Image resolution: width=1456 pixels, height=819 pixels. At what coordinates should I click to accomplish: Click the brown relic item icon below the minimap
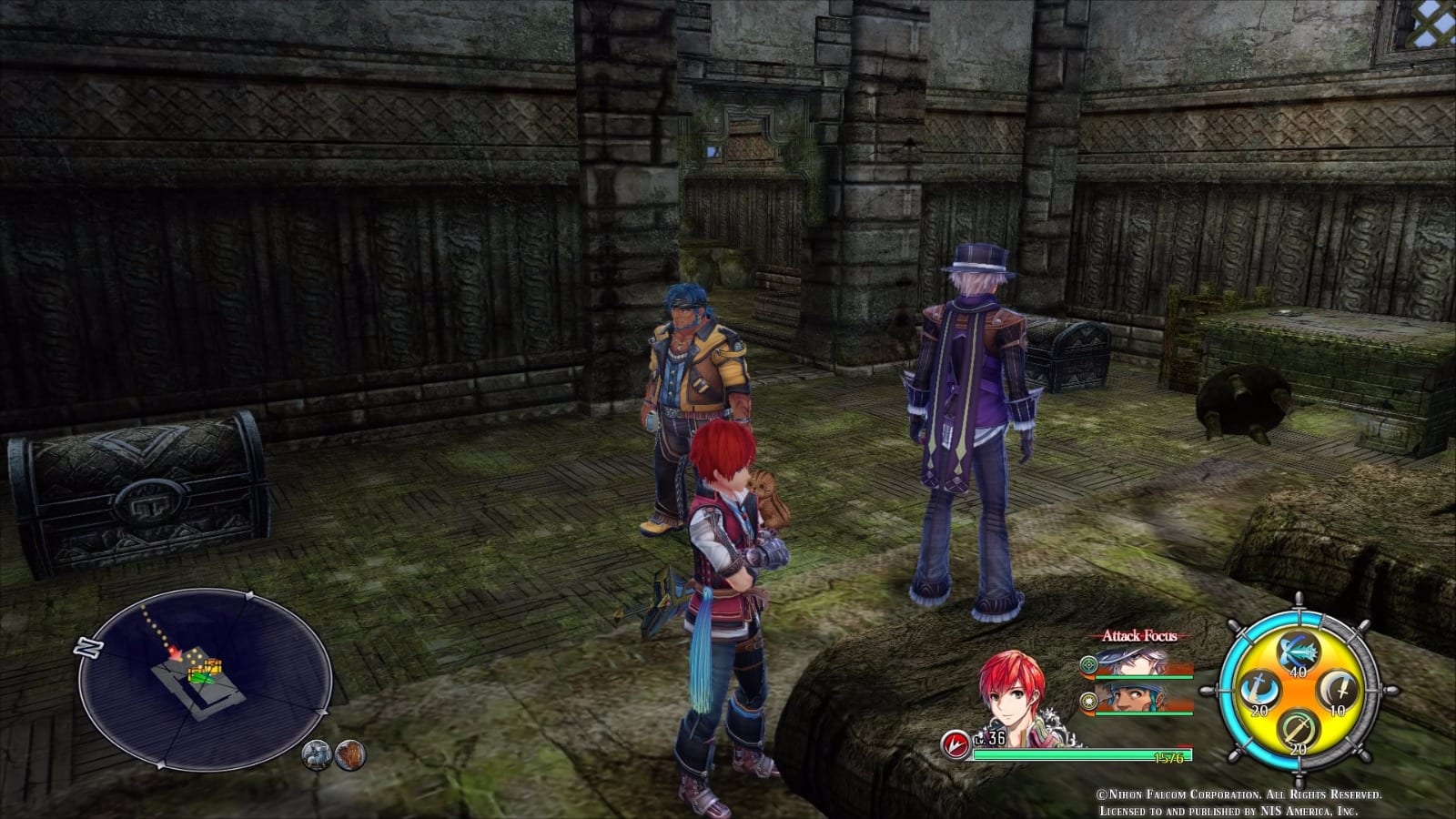coord(350,755)
